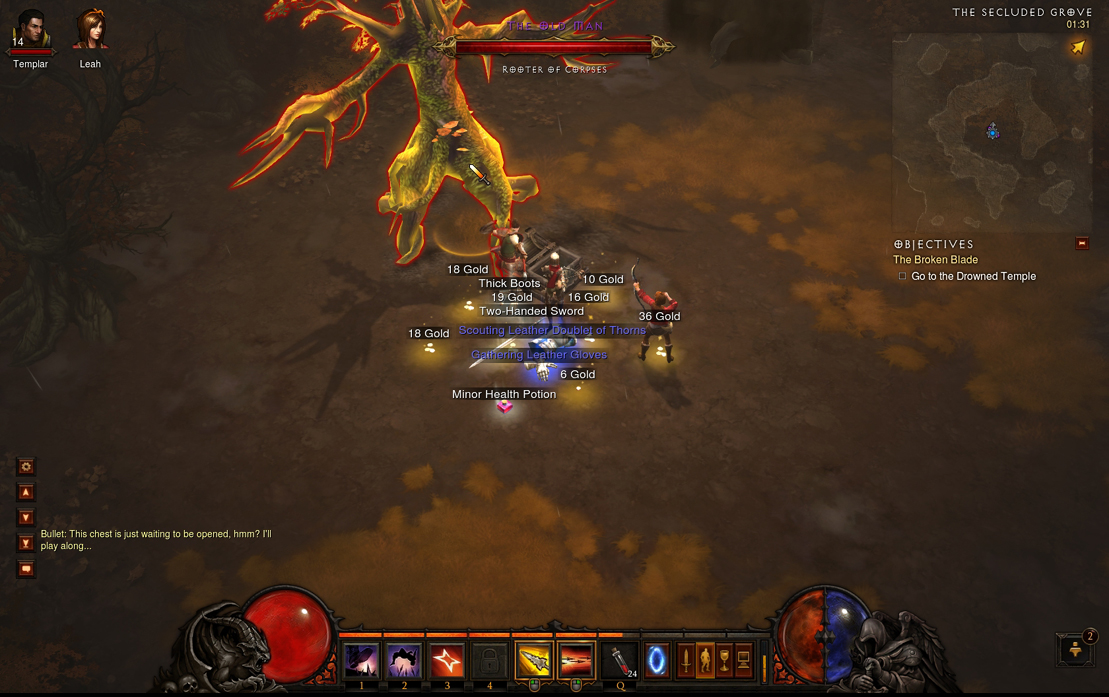Click the chat scroll-up arrow button
Image resolution: width=1109 pixels, height=697 pixels.
26,492
